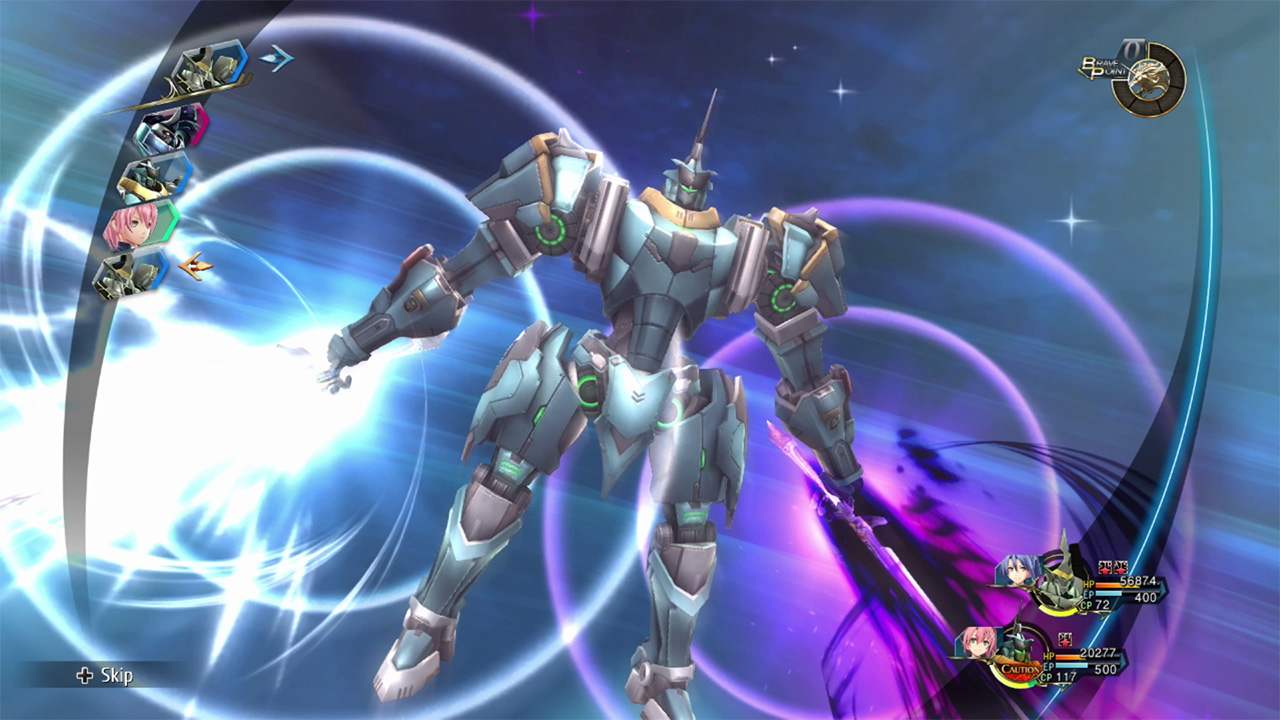This screenshot has height=720, width=1280.
Task: Click the orange HP gauge showing 56874
Action: click(1107, 586)
